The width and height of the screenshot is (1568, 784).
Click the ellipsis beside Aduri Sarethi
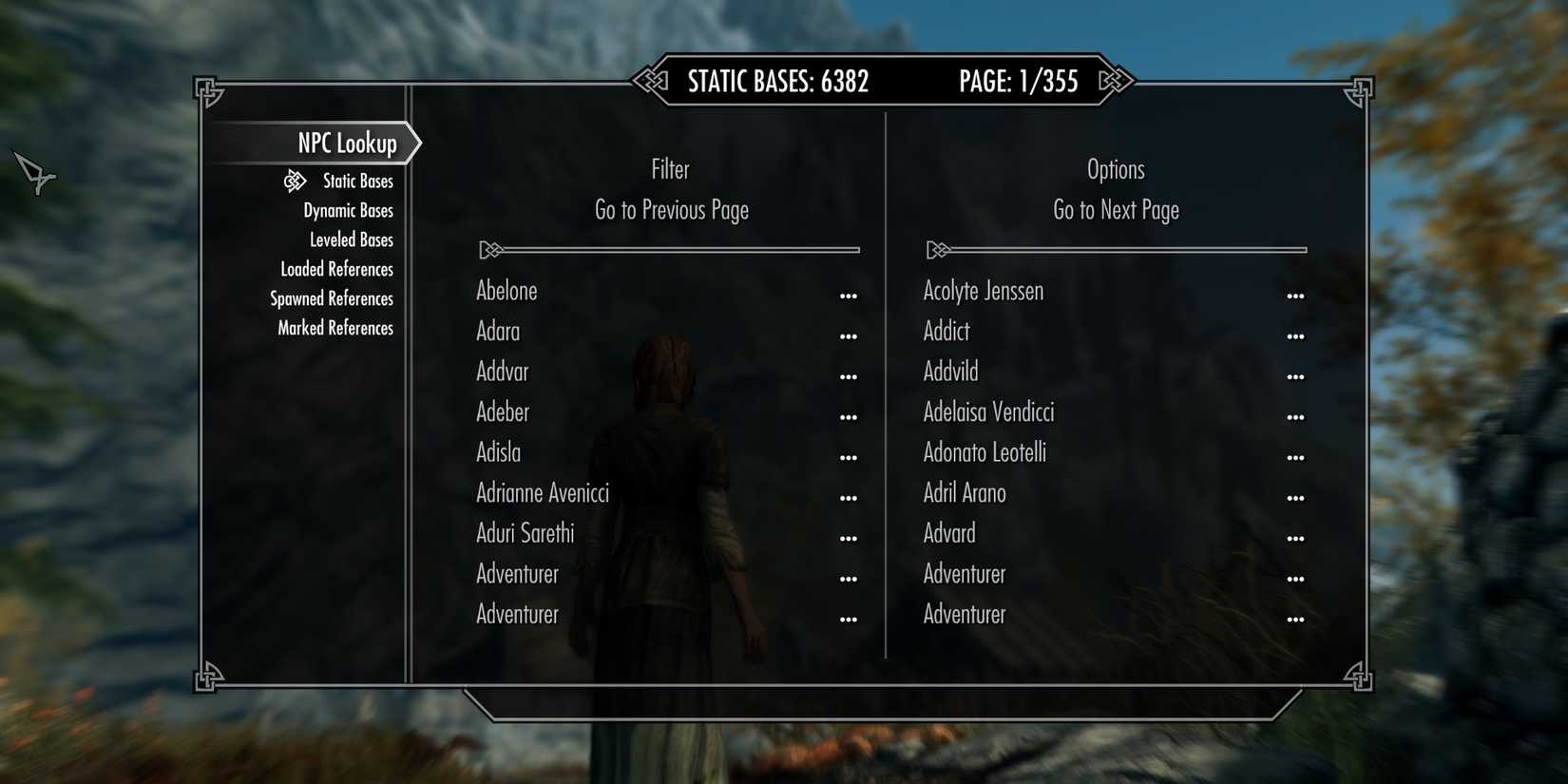[849, 537]
